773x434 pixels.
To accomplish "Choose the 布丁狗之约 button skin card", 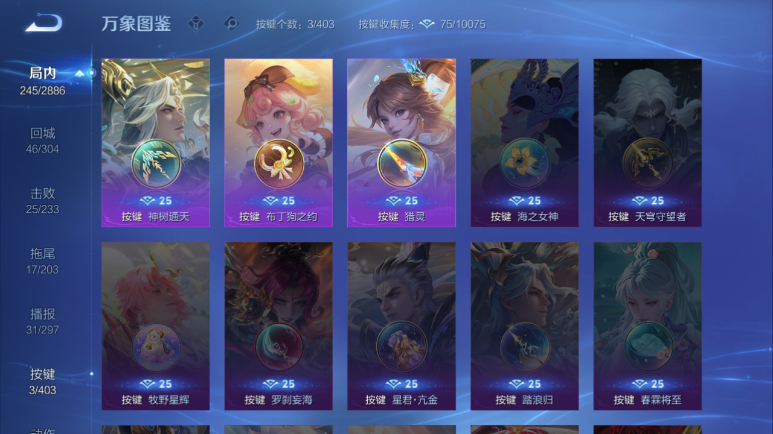I will (278, 142).
